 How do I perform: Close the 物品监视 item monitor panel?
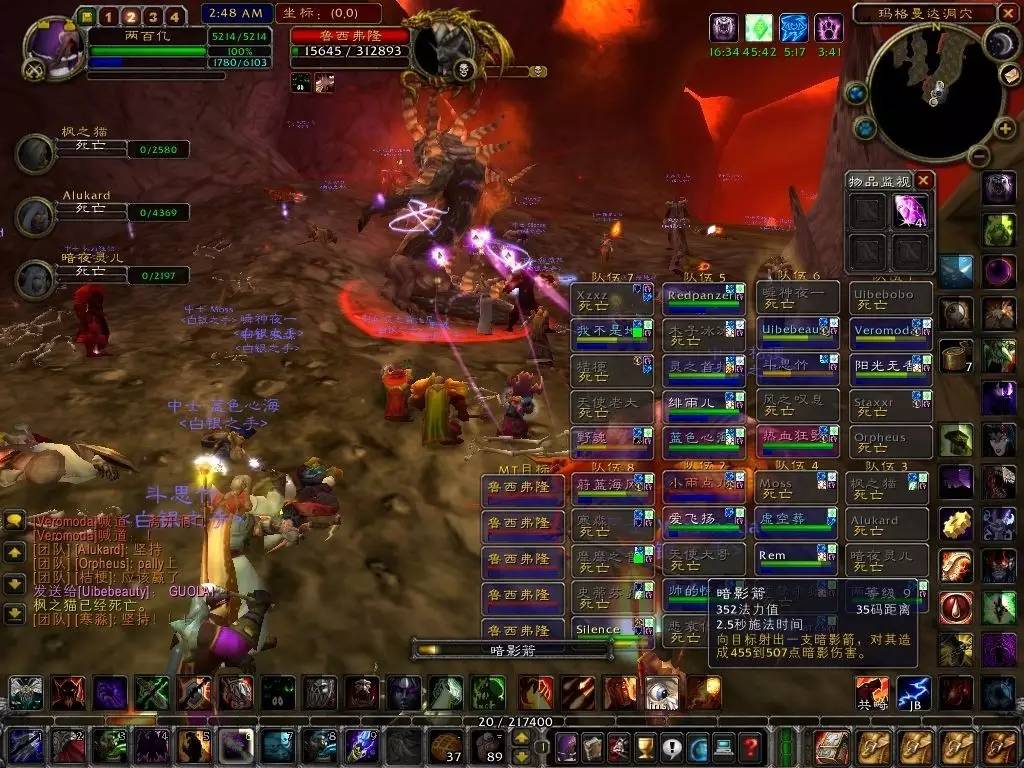point(925,181)
